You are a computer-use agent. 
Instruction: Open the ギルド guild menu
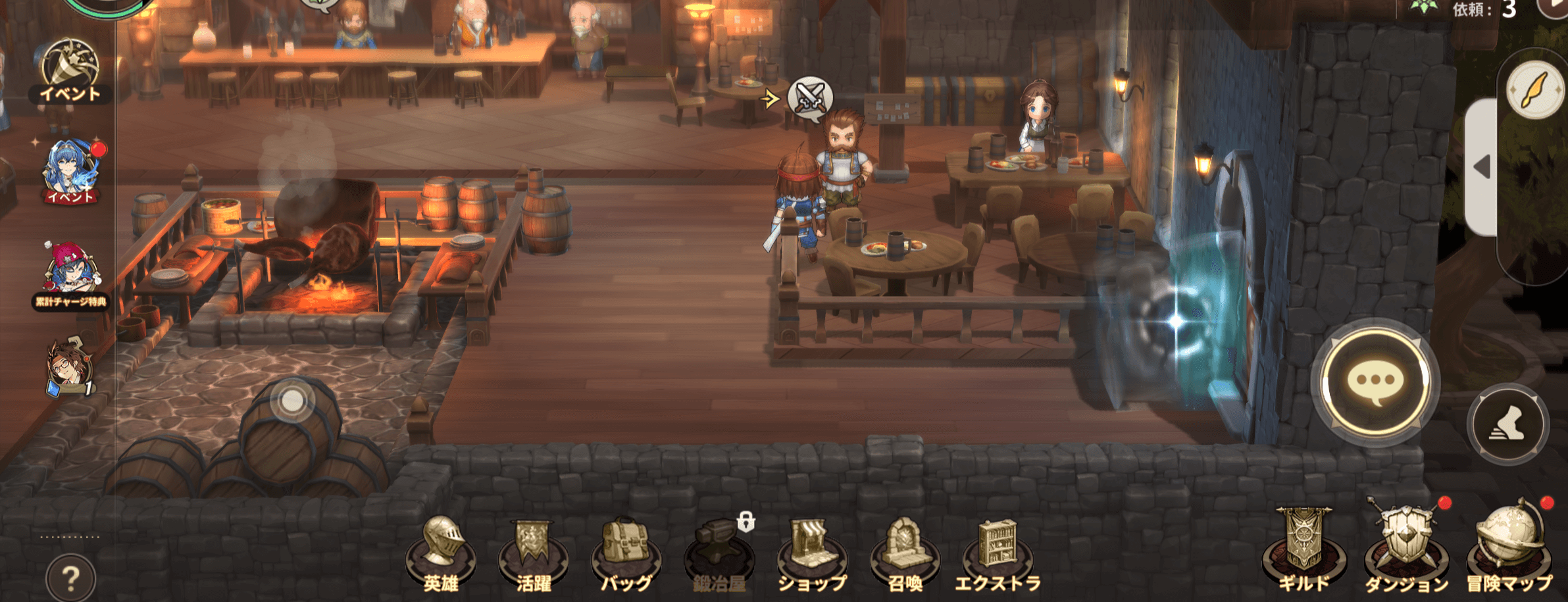(x=1303, y=550)
